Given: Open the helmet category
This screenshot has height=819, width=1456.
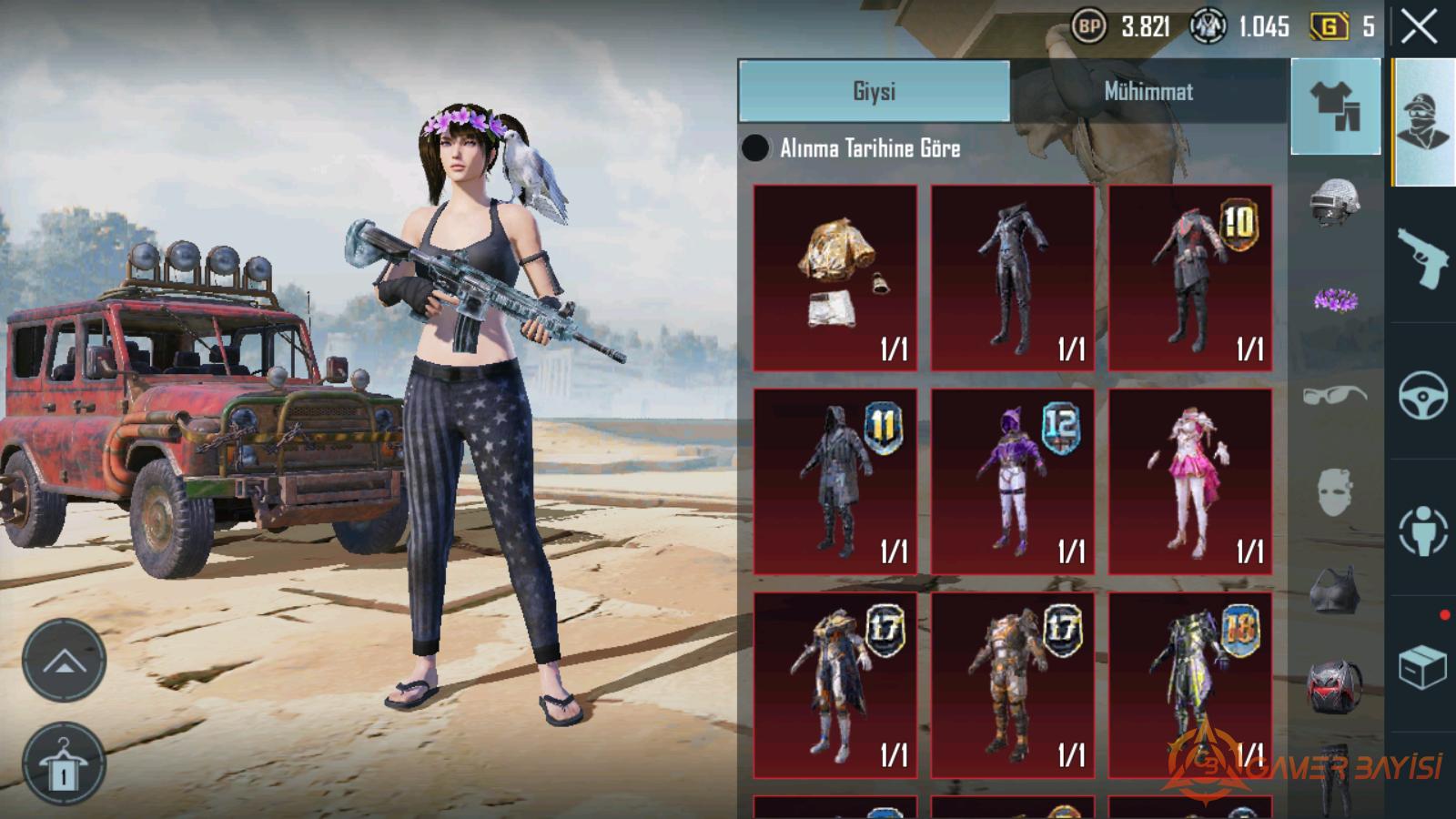Looking at the screenshot, I should (1335, 202).
